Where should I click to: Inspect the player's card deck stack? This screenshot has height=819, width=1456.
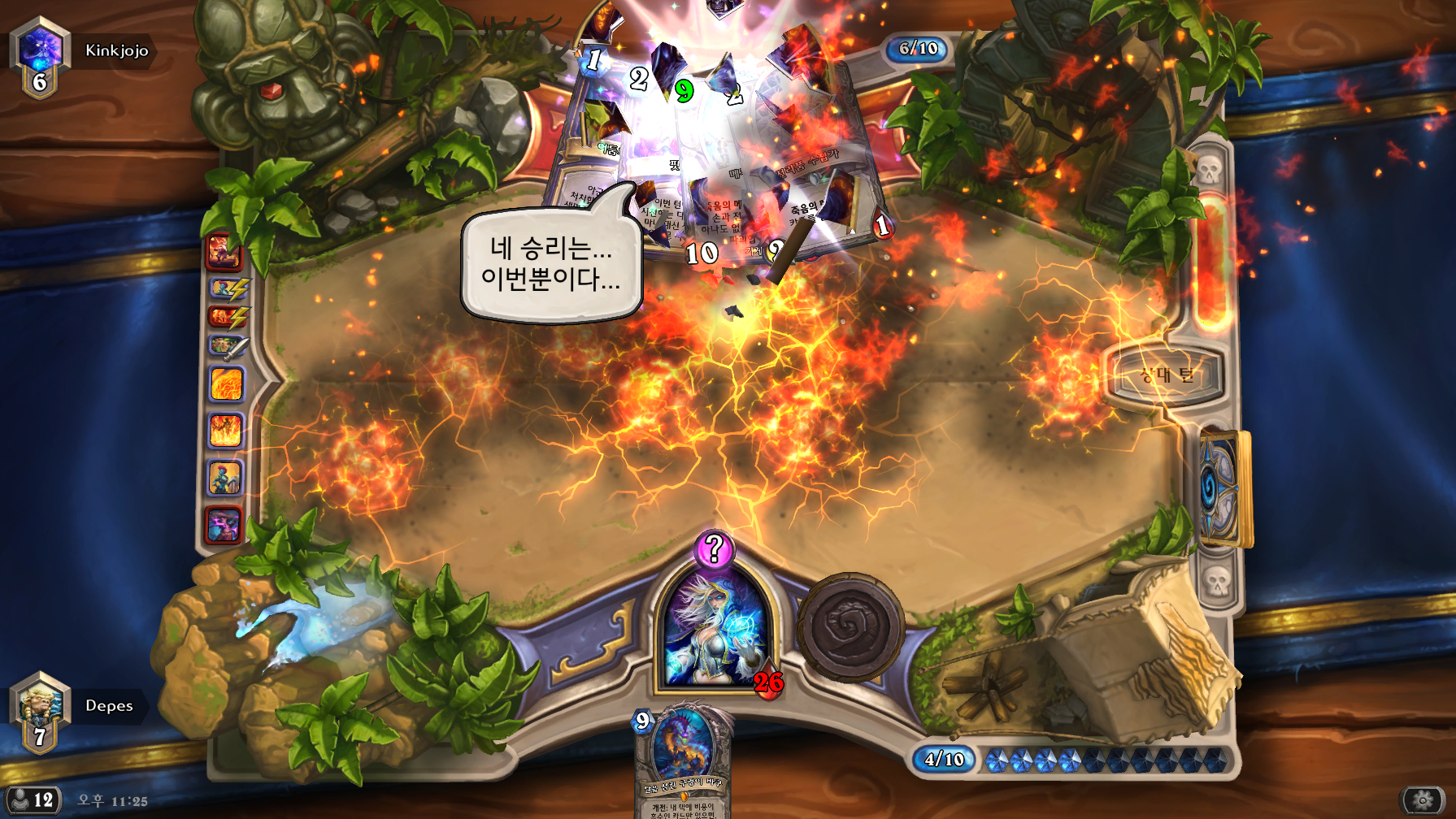coord(1223,487)
